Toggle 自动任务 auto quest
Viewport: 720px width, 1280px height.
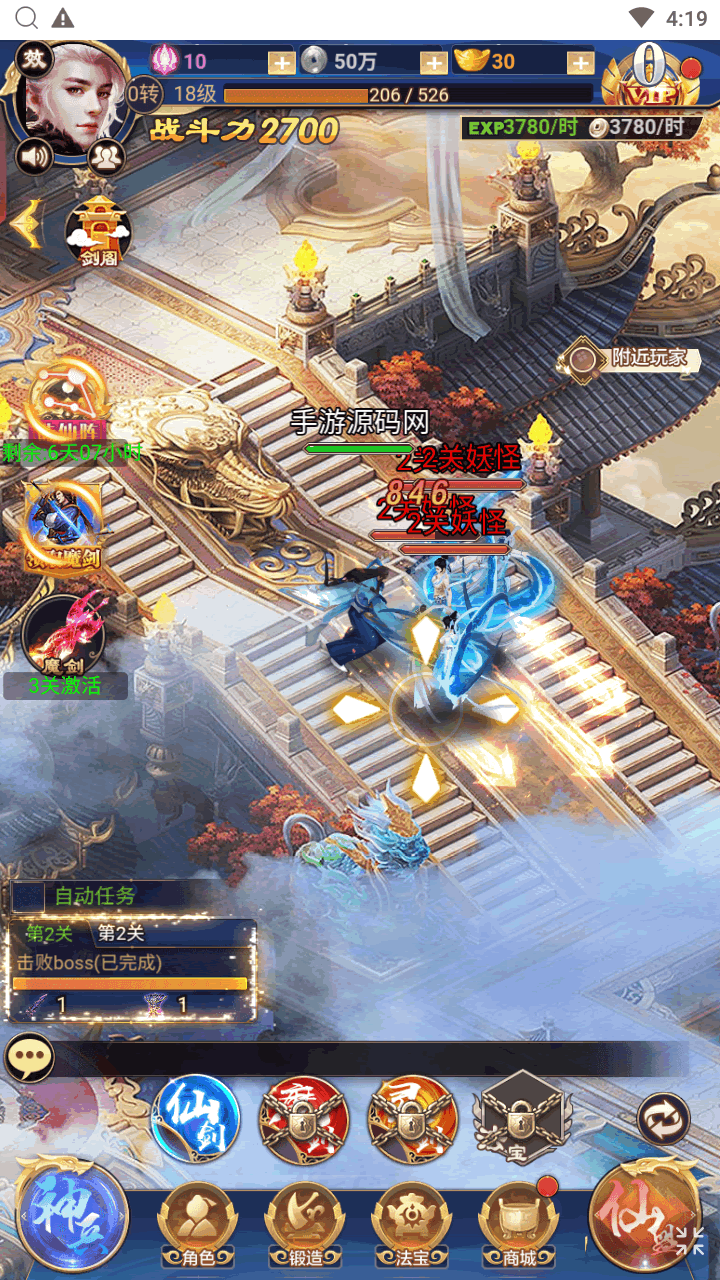[94, 896]
